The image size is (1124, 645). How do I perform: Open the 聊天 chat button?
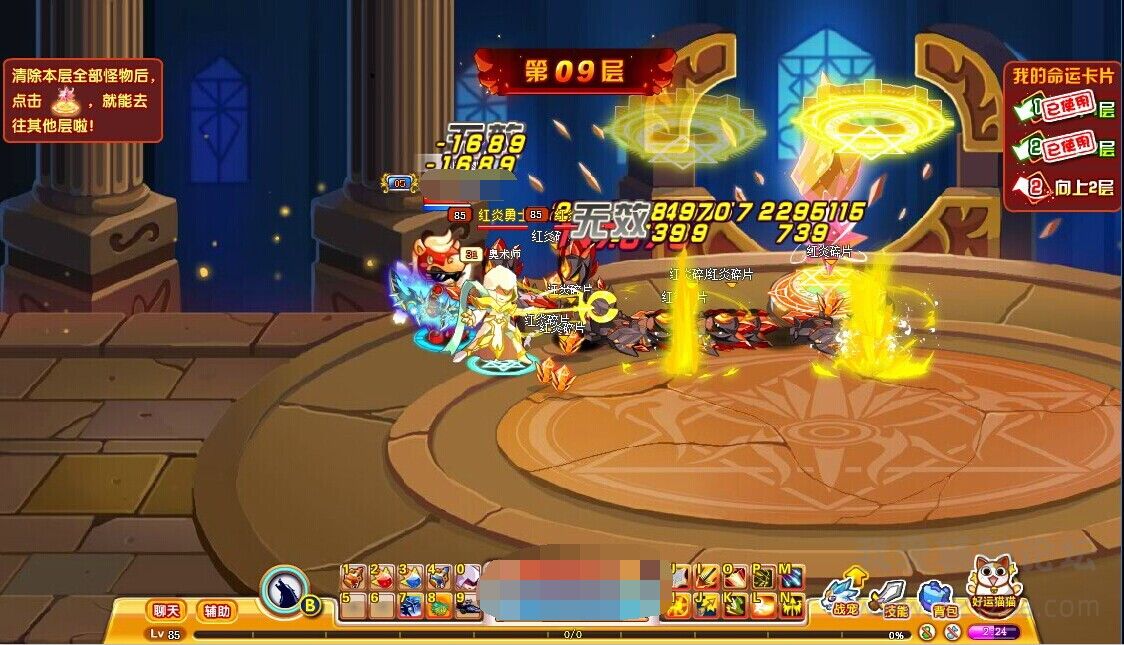165,610
